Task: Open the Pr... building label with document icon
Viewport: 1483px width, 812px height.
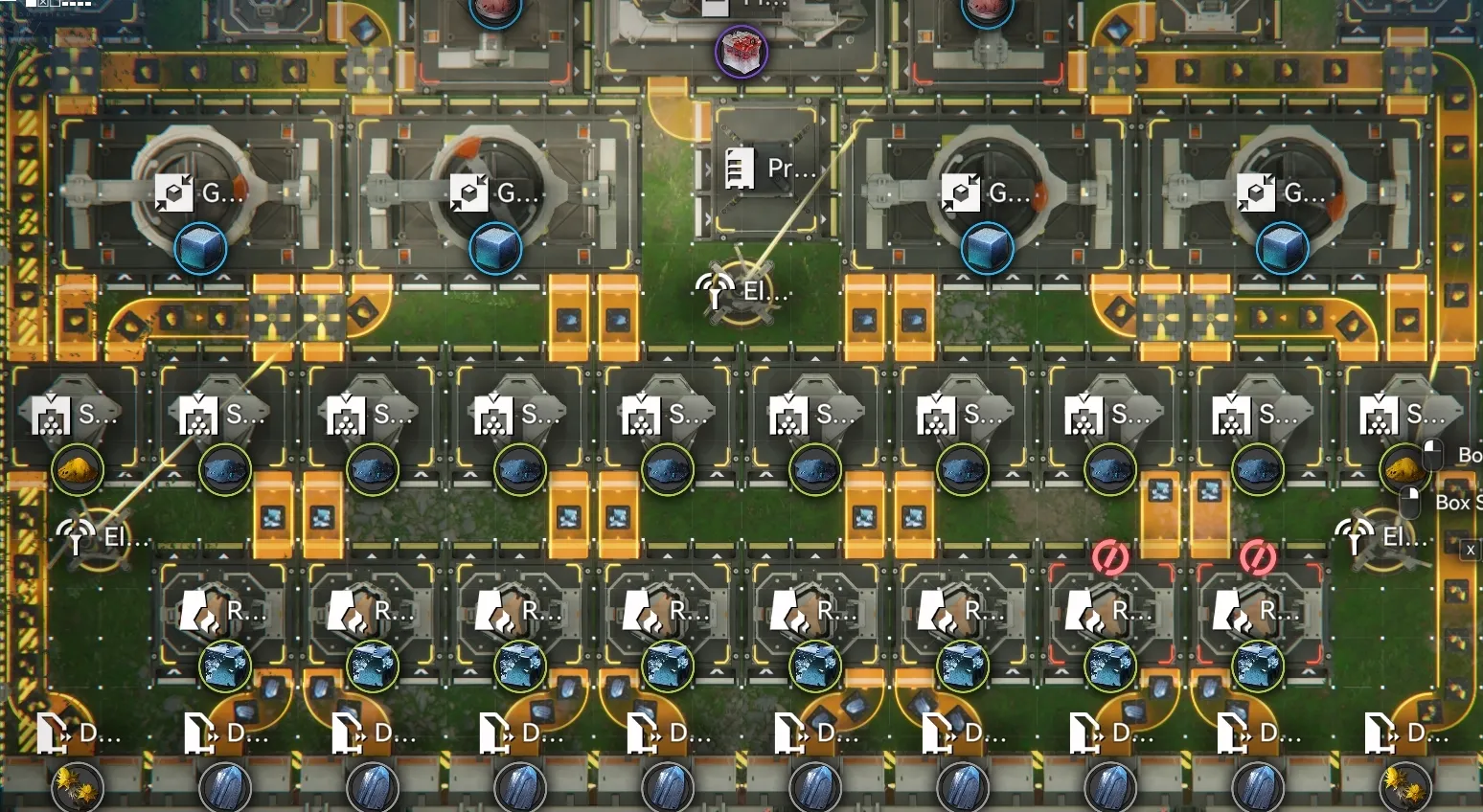Action: [x=770, y=169]
